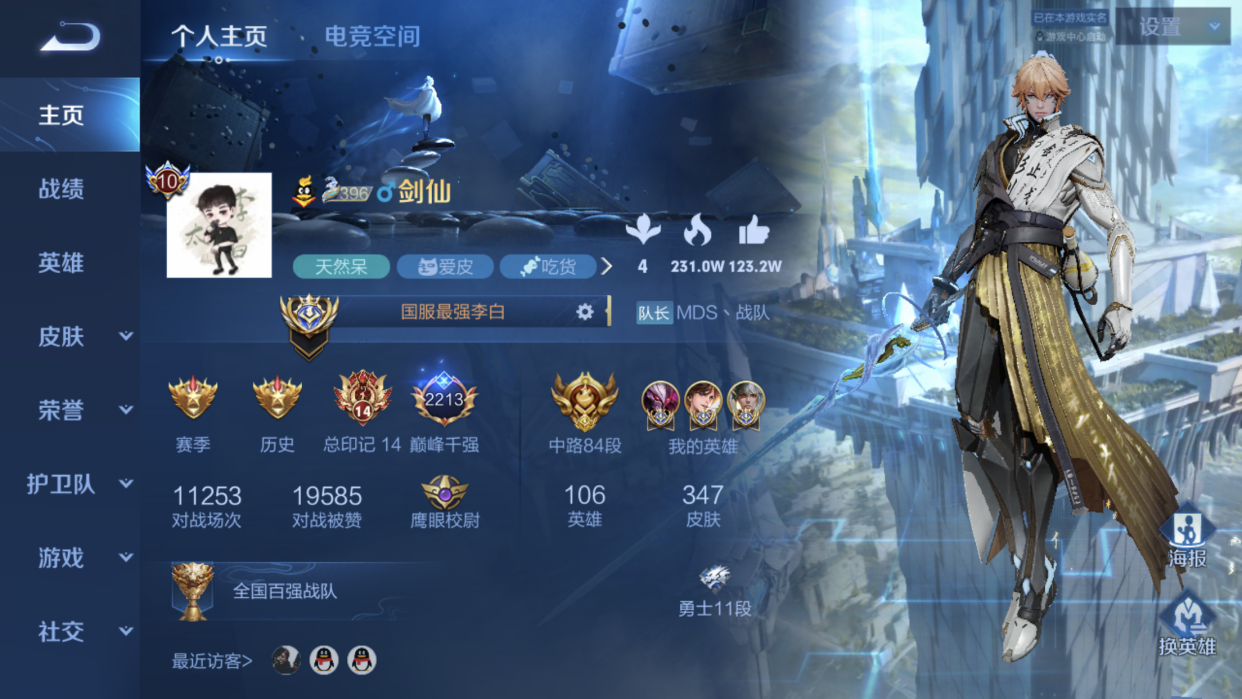This screenshot has width=1242, height=699.
Task: Open the 英雄 sidebar section
Action: coord(61,263)
